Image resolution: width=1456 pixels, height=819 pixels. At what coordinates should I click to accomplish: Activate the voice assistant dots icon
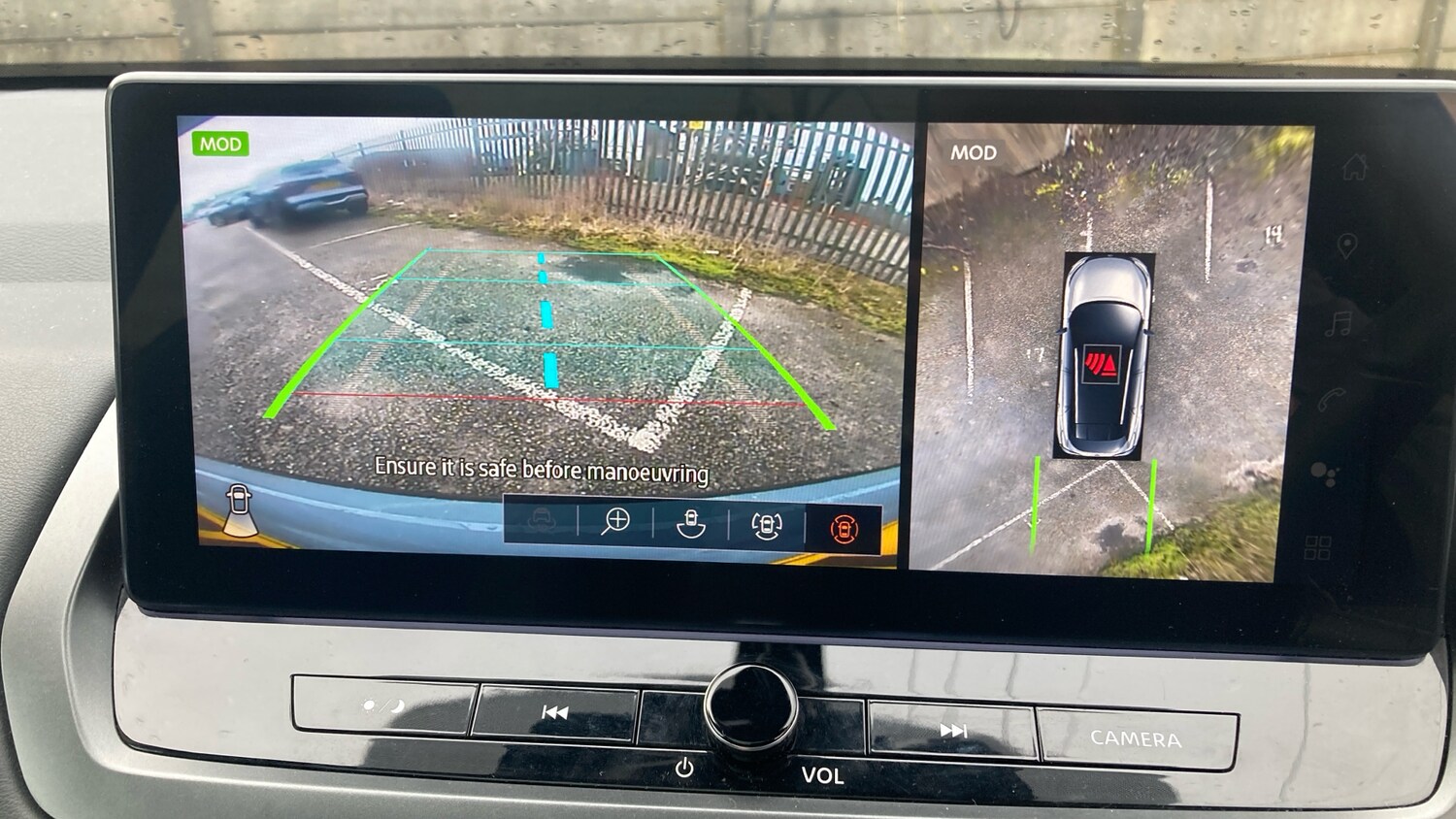tap(1324, 474)
